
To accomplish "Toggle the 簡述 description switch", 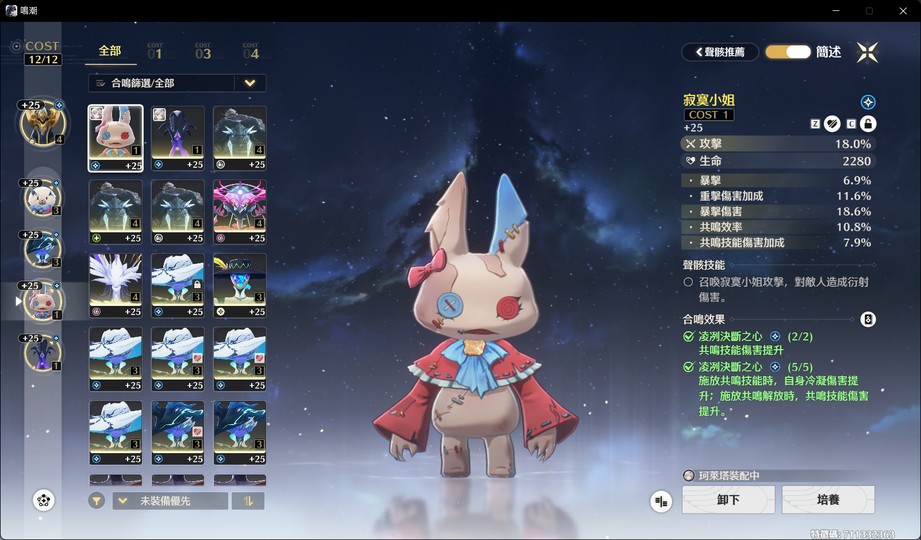I will click(x=788, y=51).
